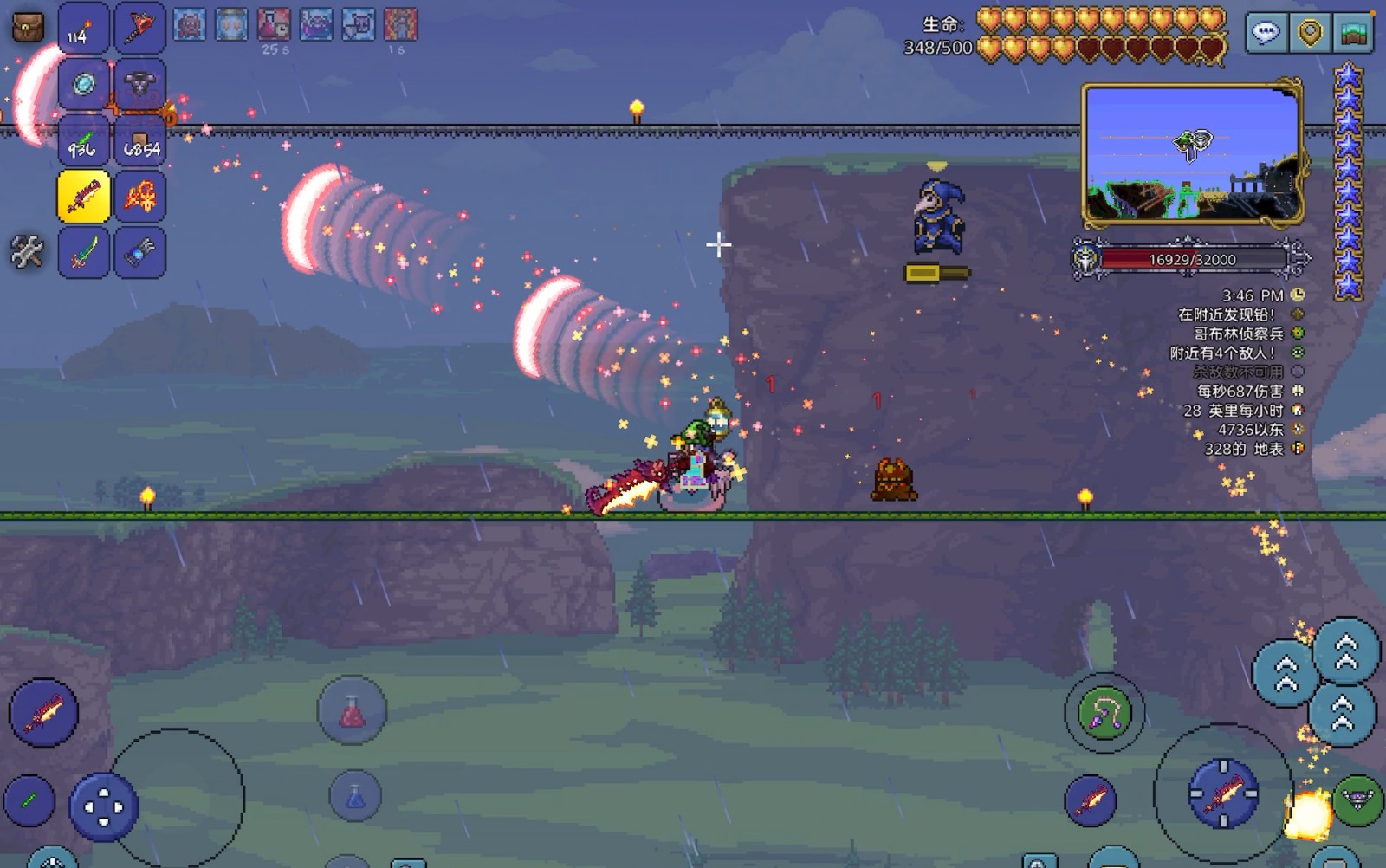Tap the potion buff icon showing 25 s
The height and width of the screenshot is (868, 1386).
(274, 25)
